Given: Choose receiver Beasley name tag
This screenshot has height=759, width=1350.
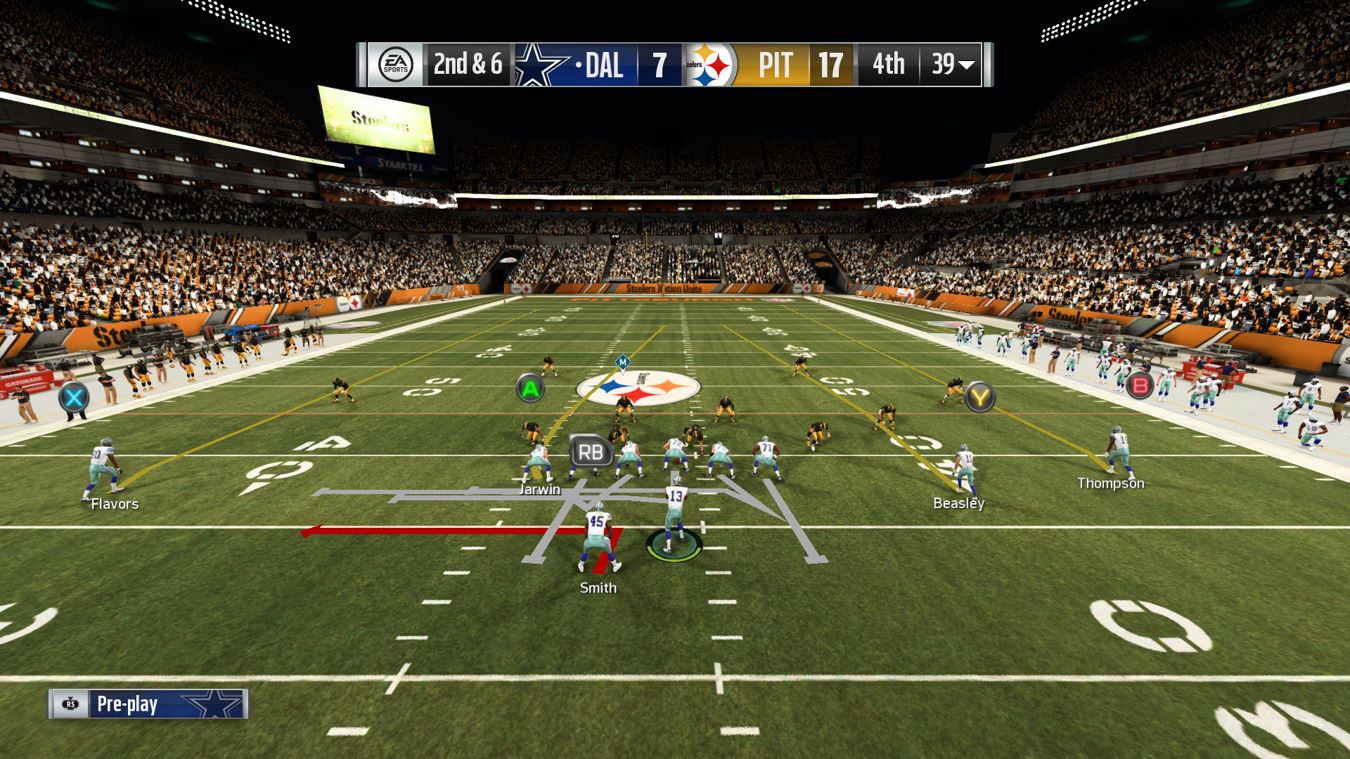Looking at the screenshot, I should [958, 503].
